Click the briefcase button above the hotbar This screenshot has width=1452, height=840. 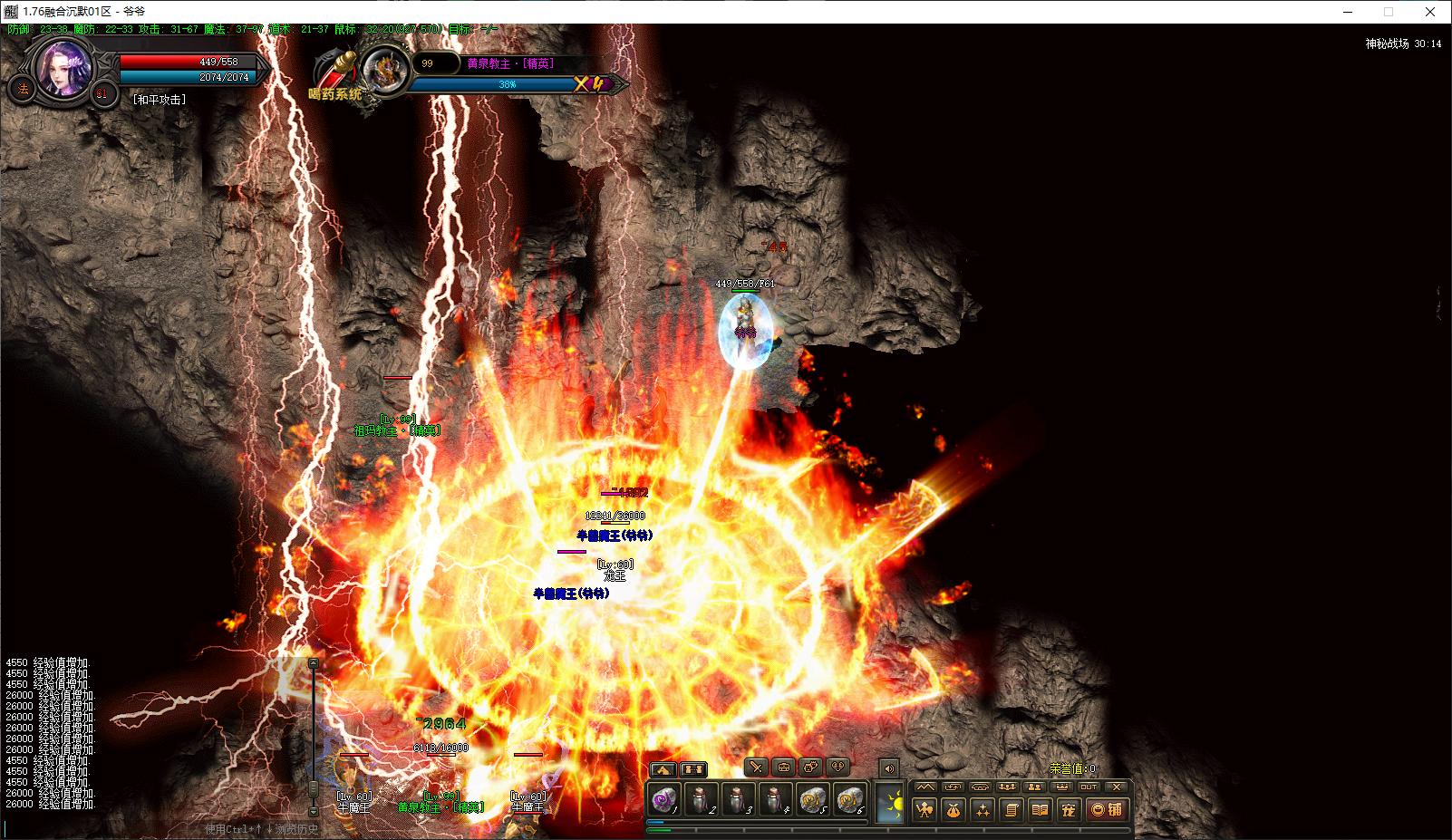coord(784,768)
